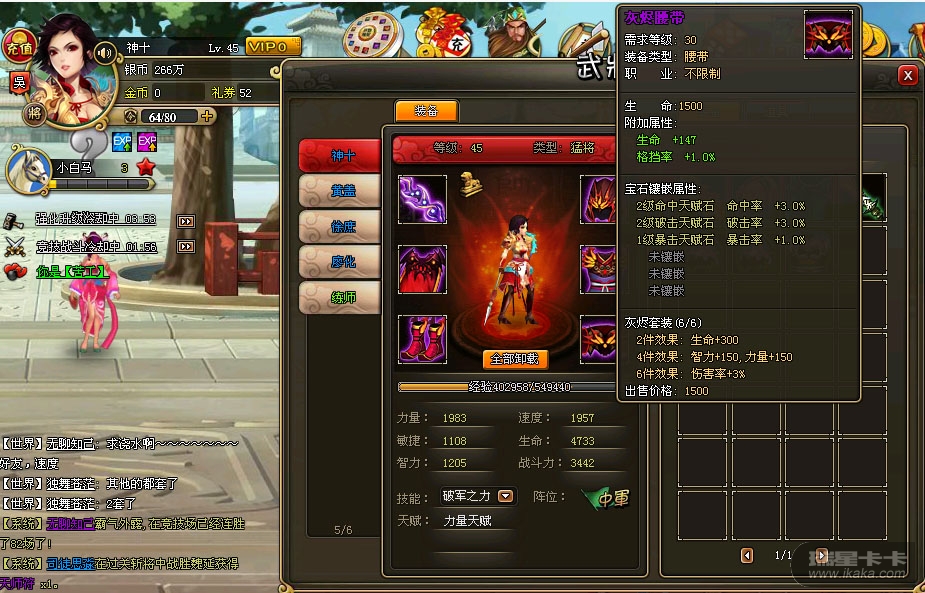The height and width of the screenshot is (593, 925).
Task: Click the 全部卸载 unequip-all button
Action: click(x=515, y=359)
